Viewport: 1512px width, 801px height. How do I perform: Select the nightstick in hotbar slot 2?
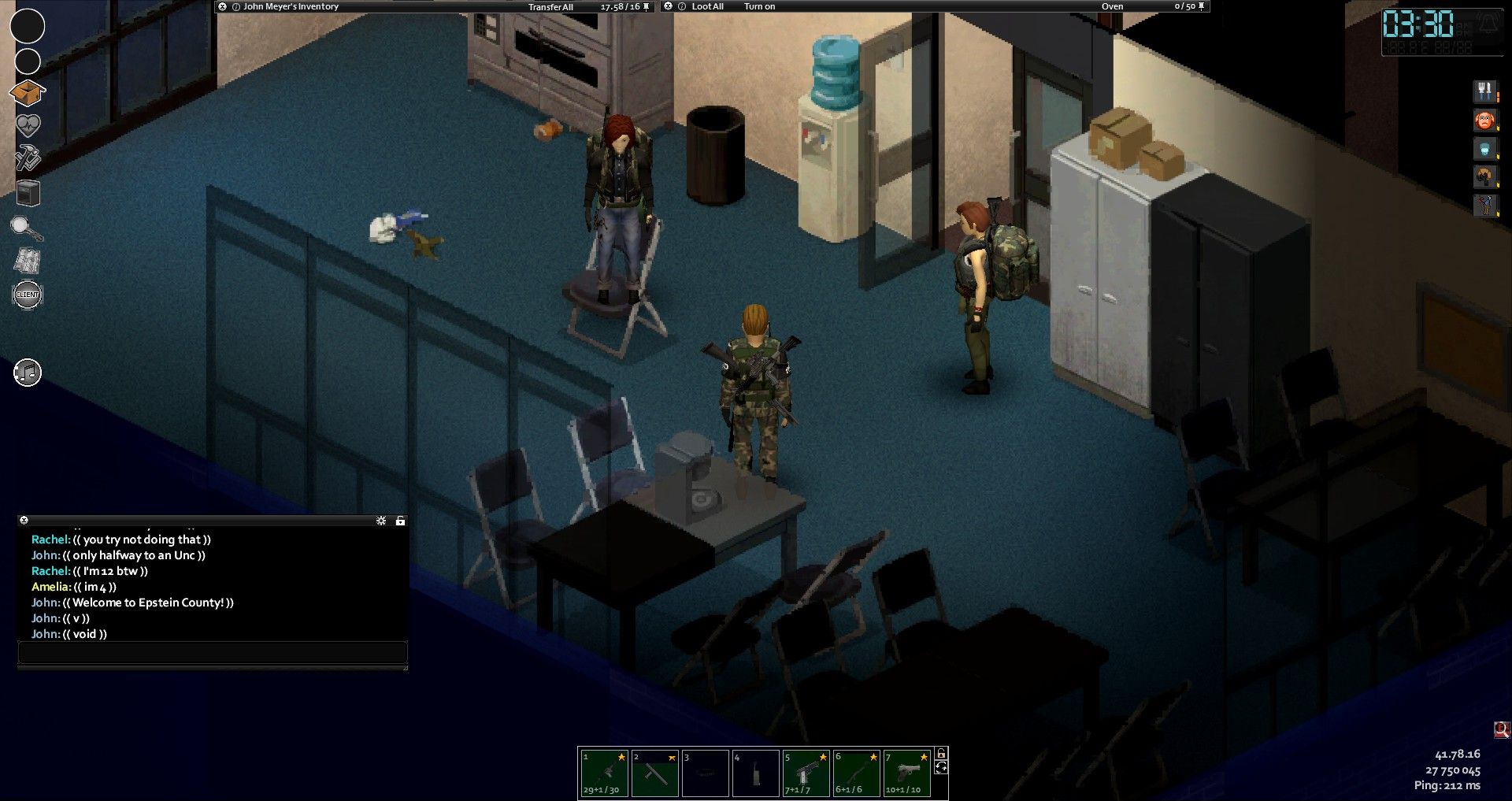(654, 773)
